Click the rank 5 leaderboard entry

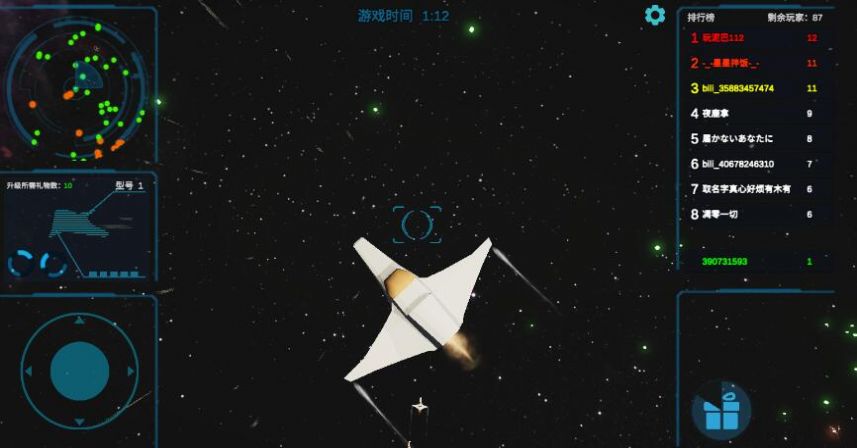click(754, 139)
